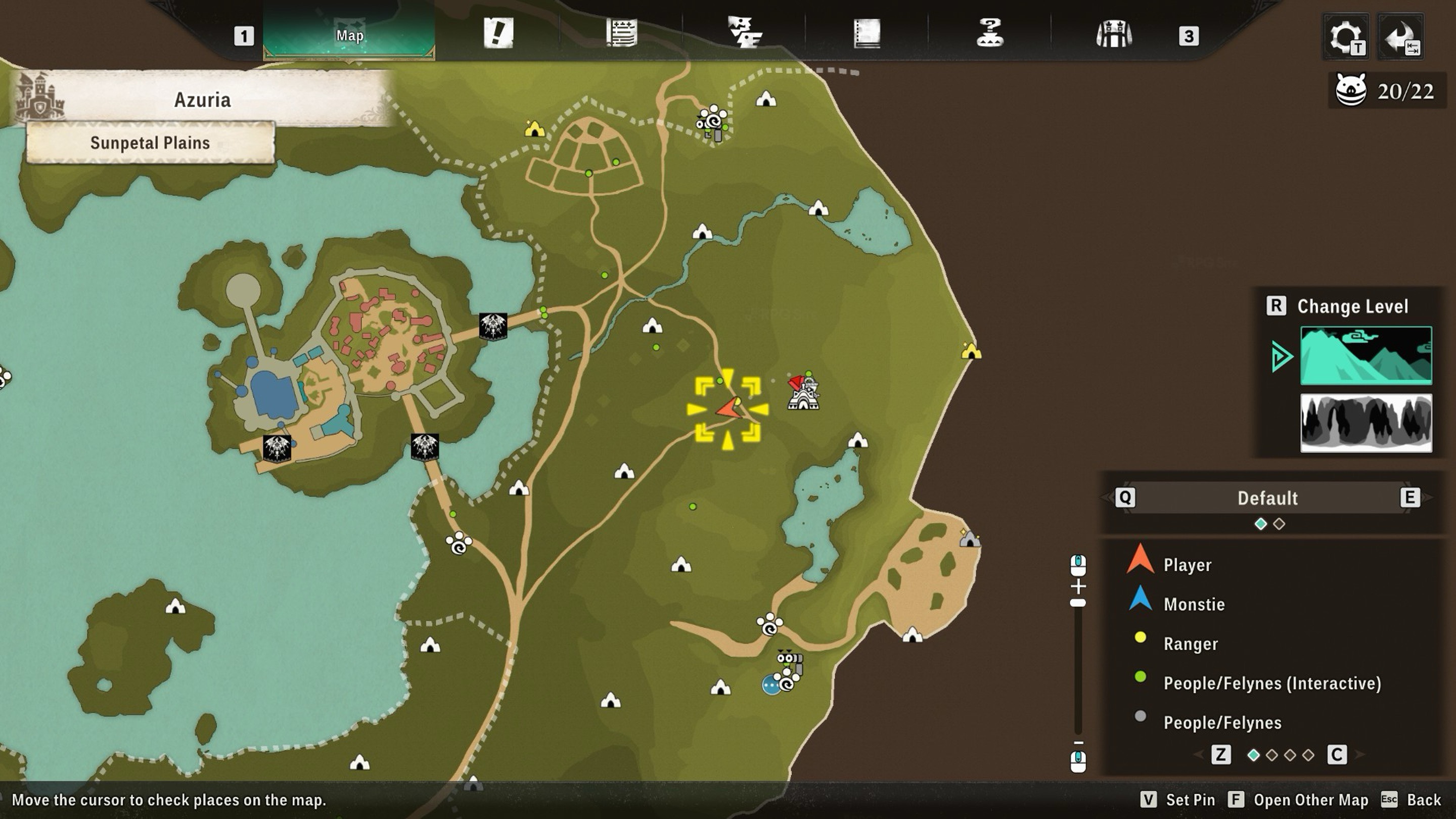Click the Sunpetal Plains area label
Viewport: 1456px width, 819px height.
[x=150, y=143]
